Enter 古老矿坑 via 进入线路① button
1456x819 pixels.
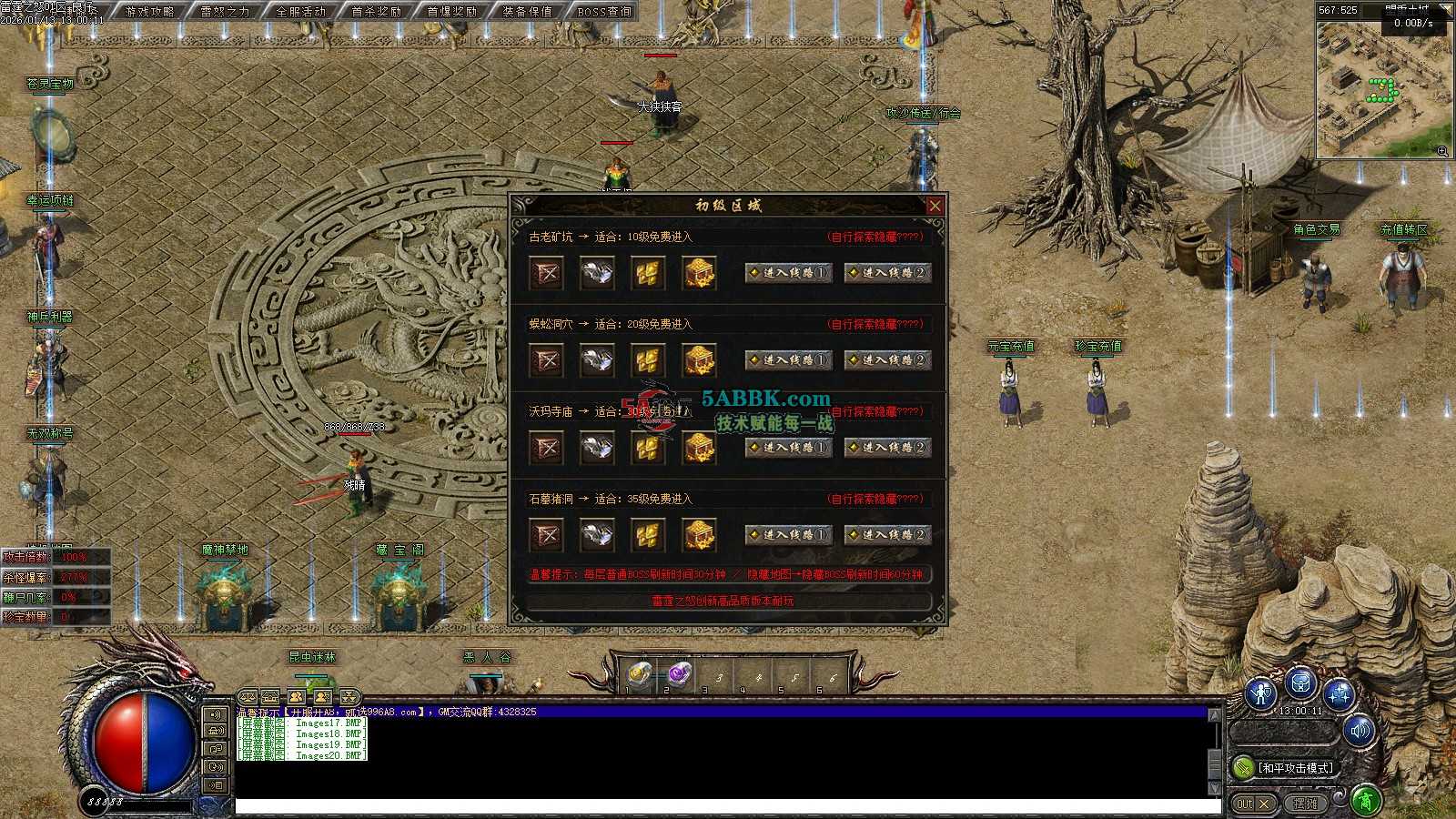[x=788, y=272]
